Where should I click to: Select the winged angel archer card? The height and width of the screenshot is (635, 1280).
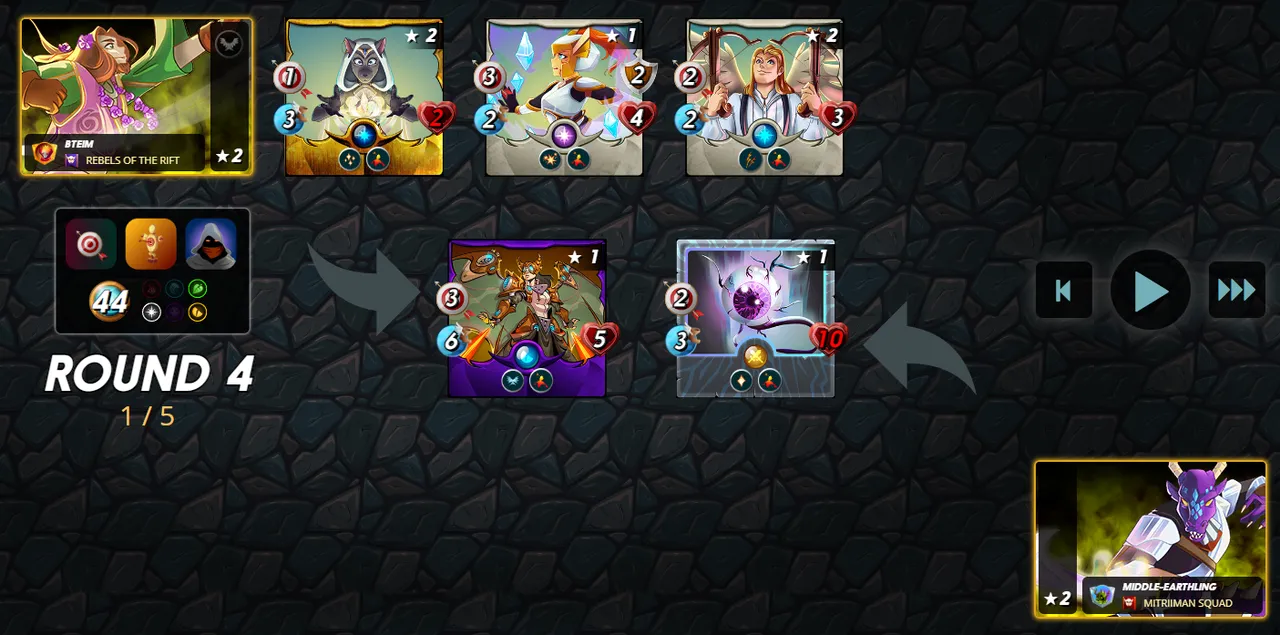click(764, 97)
